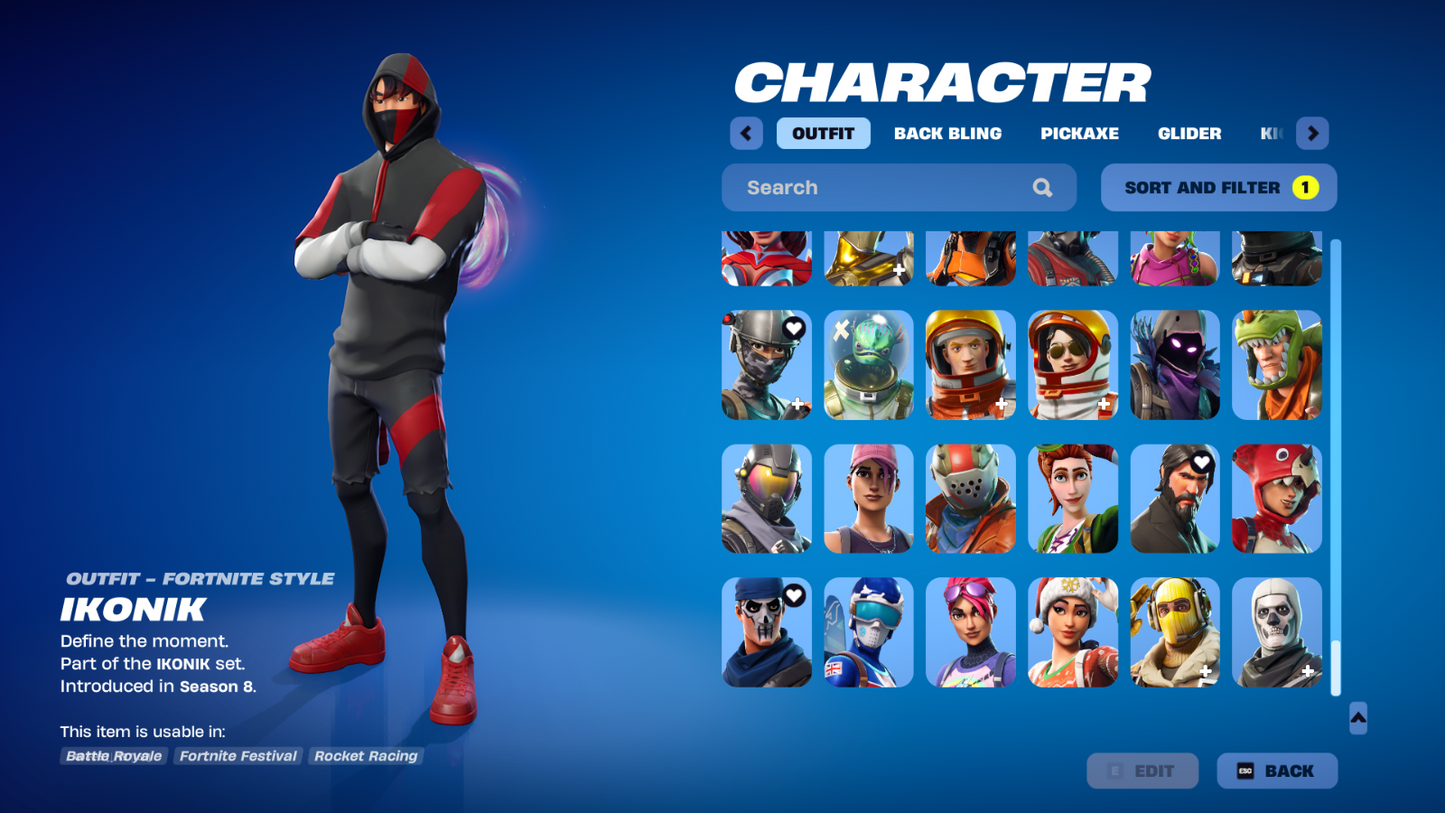Image resolution: width=1445 pixels, height=813 pixels.
Task: Select the Raptor yellow-mask pilot outfit
Action: pyautogui.click(x=1174, y=632)
